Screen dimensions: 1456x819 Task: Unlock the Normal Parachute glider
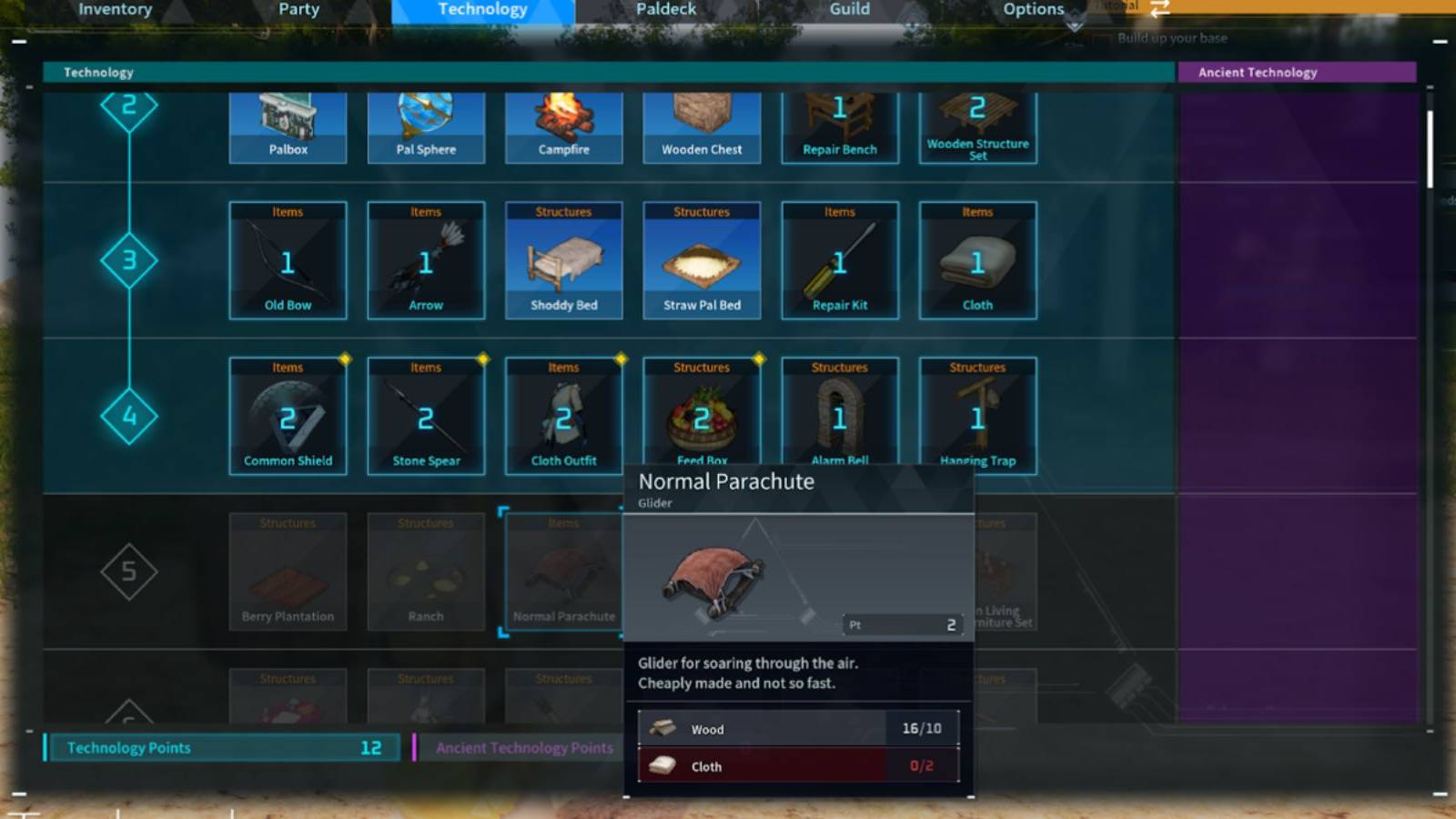pyautogui.click(x=561, y=571)
